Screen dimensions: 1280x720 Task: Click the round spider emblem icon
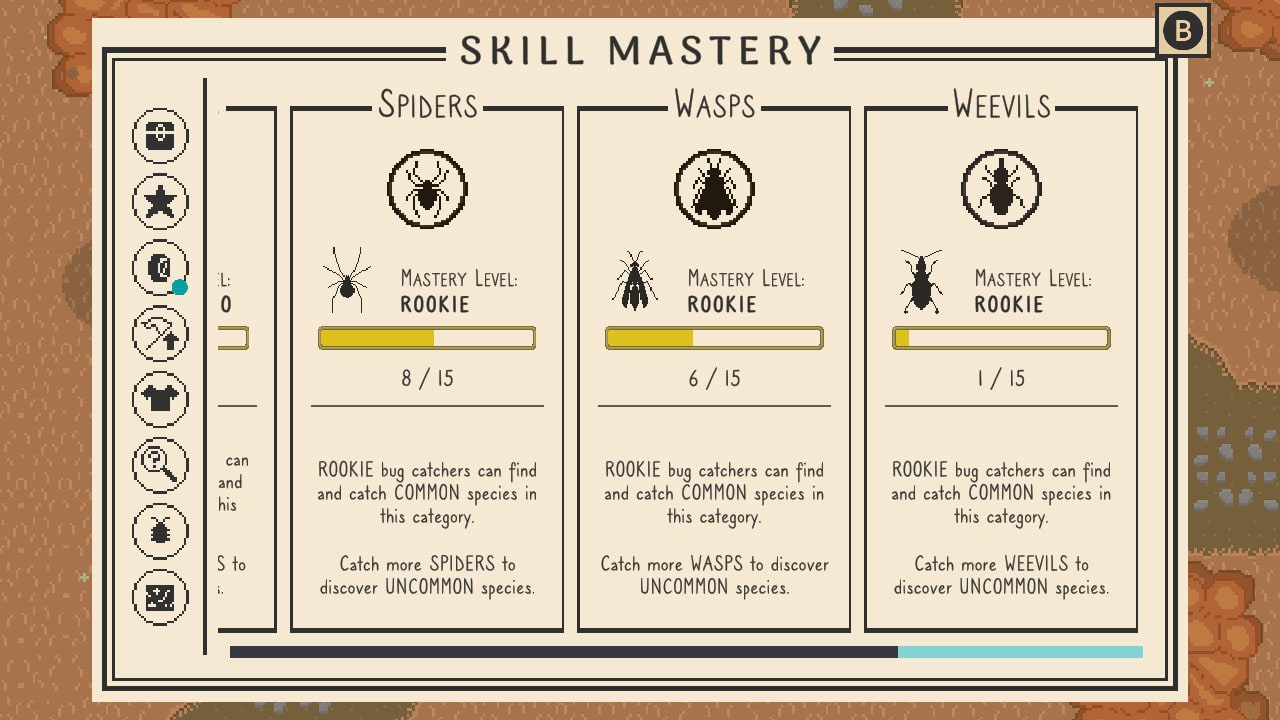[x=427, y=189]
